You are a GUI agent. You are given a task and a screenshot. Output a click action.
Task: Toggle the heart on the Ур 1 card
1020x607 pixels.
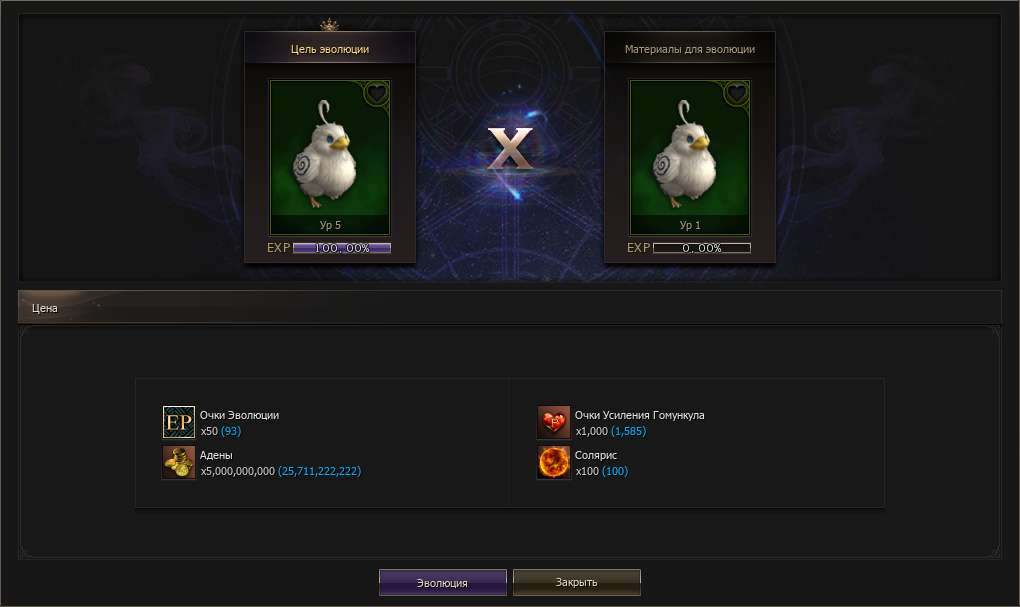click(x=736, y=93)
